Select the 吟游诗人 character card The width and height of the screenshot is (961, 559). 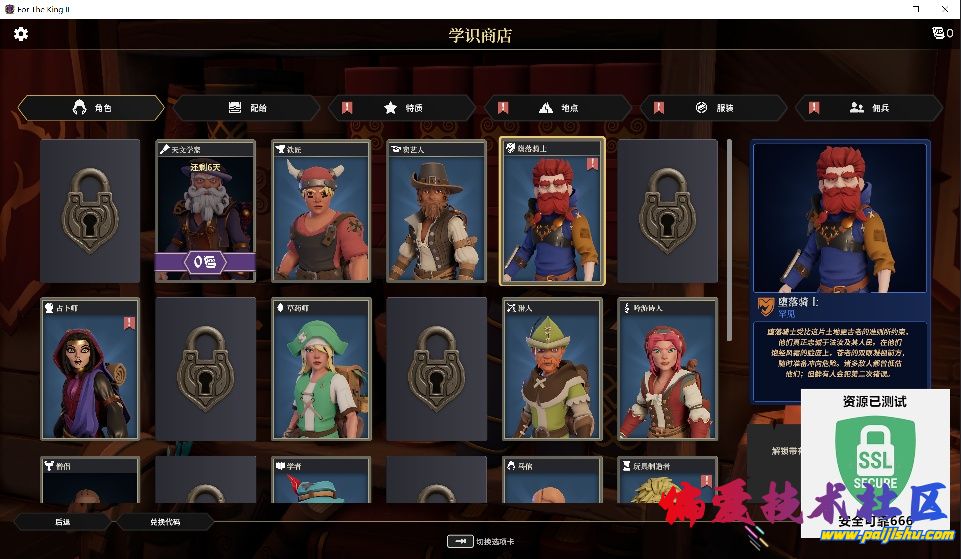pyautogui.click(x=669, y=369)
